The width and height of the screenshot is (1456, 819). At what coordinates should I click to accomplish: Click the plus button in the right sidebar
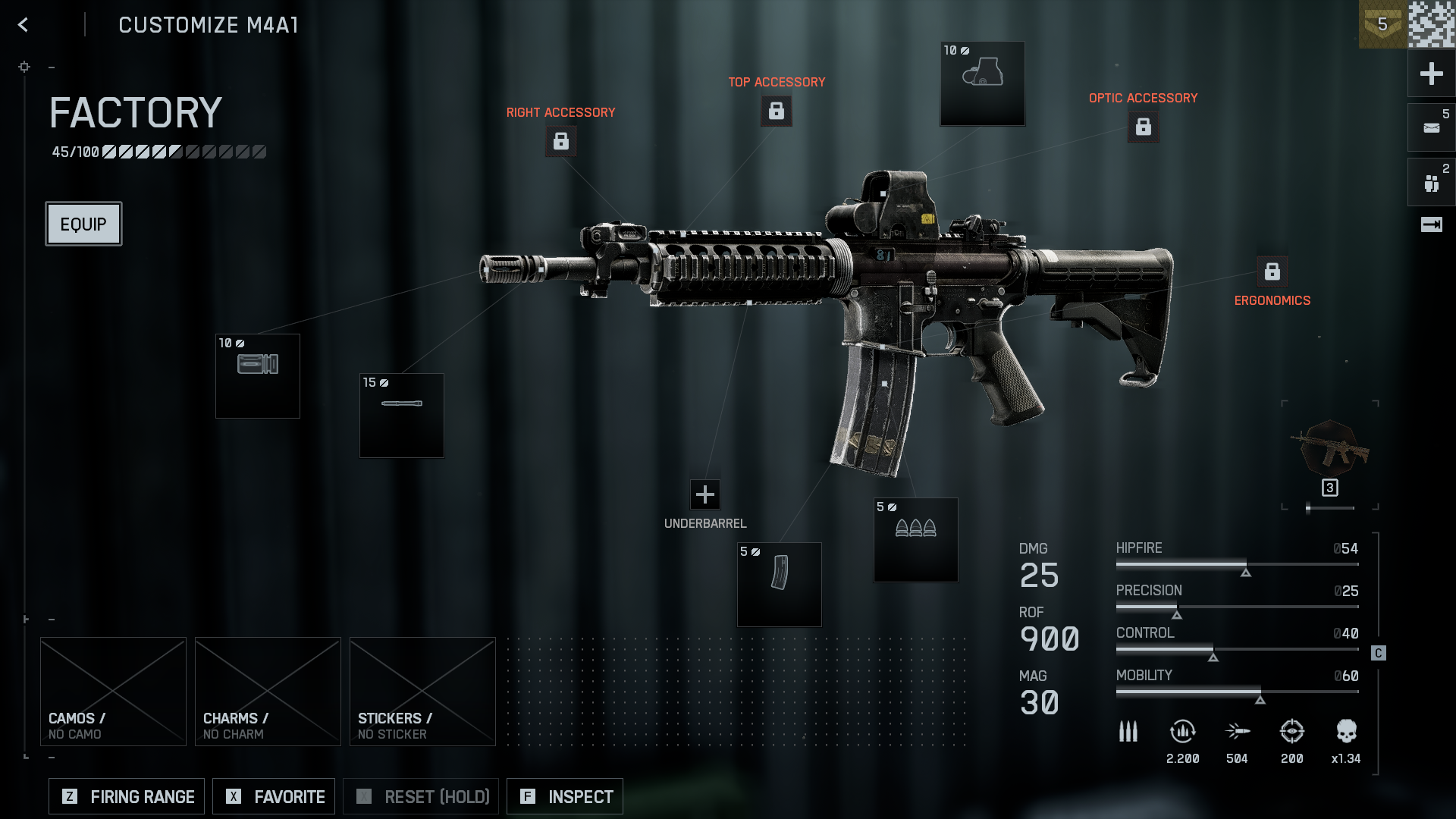click(1431, 74)
